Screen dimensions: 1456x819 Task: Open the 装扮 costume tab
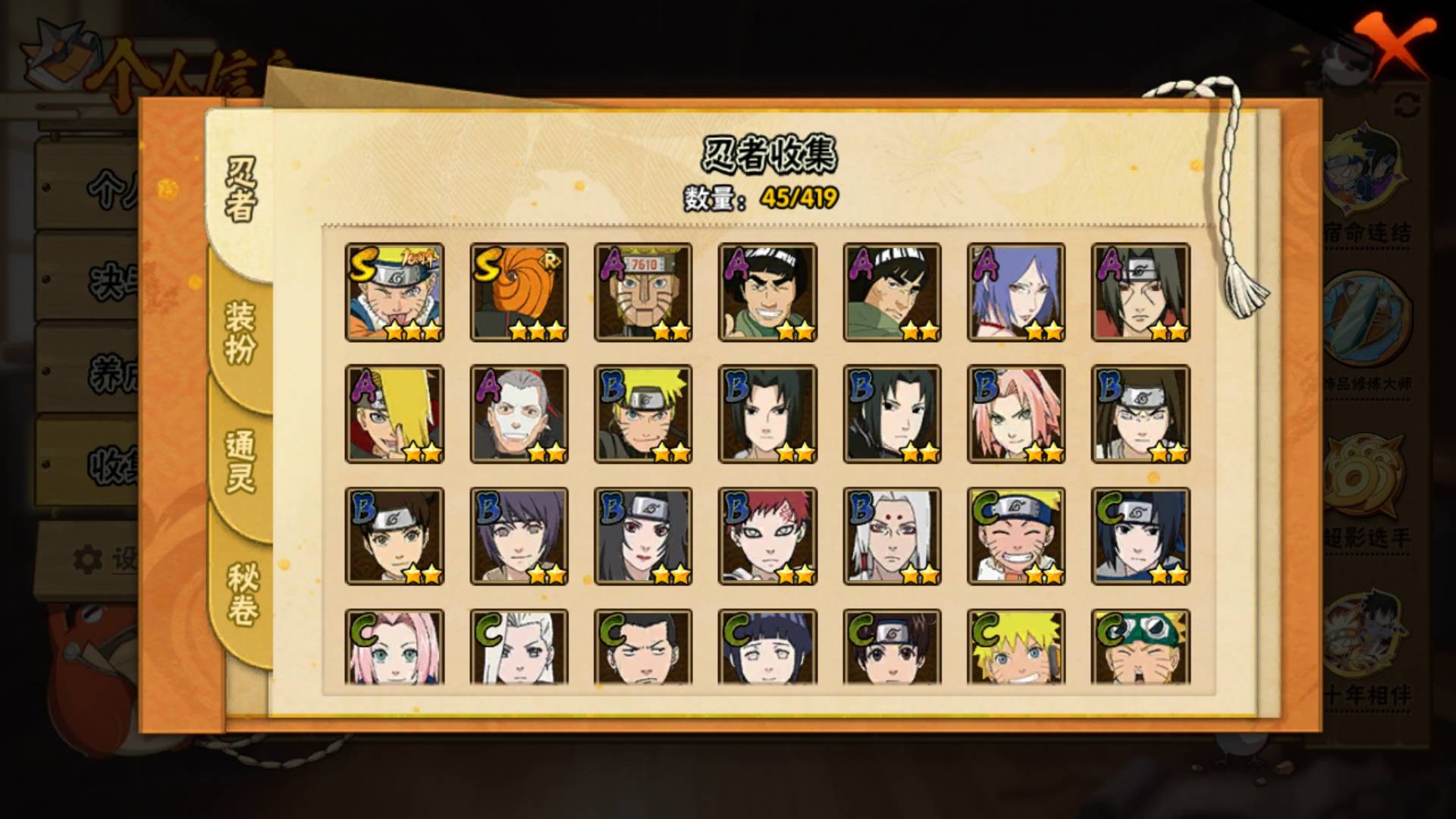241,332
